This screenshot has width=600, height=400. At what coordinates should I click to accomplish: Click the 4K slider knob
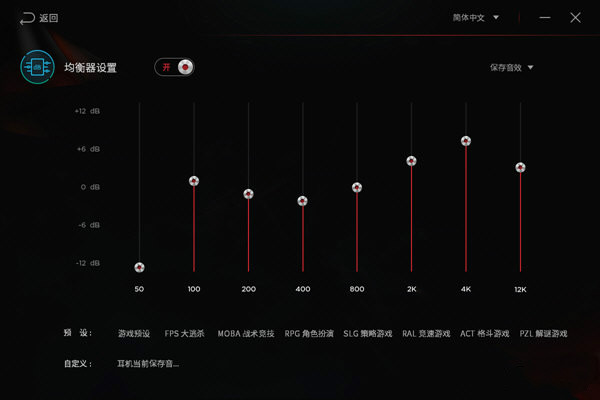[x=465, y=141]
